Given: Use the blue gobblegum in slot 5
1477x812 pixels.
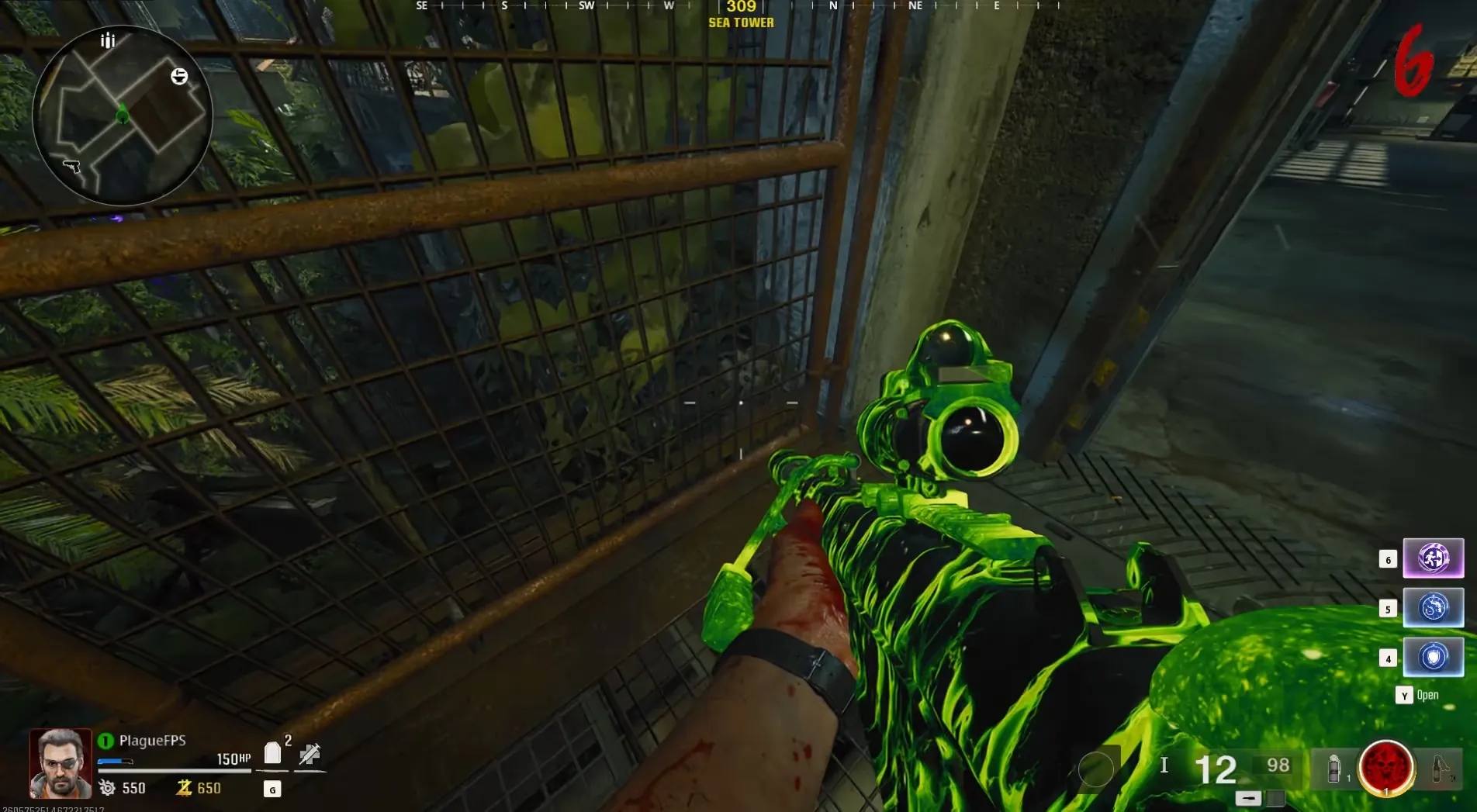Looking at the screenshot, I should (x=1433, y=607).
